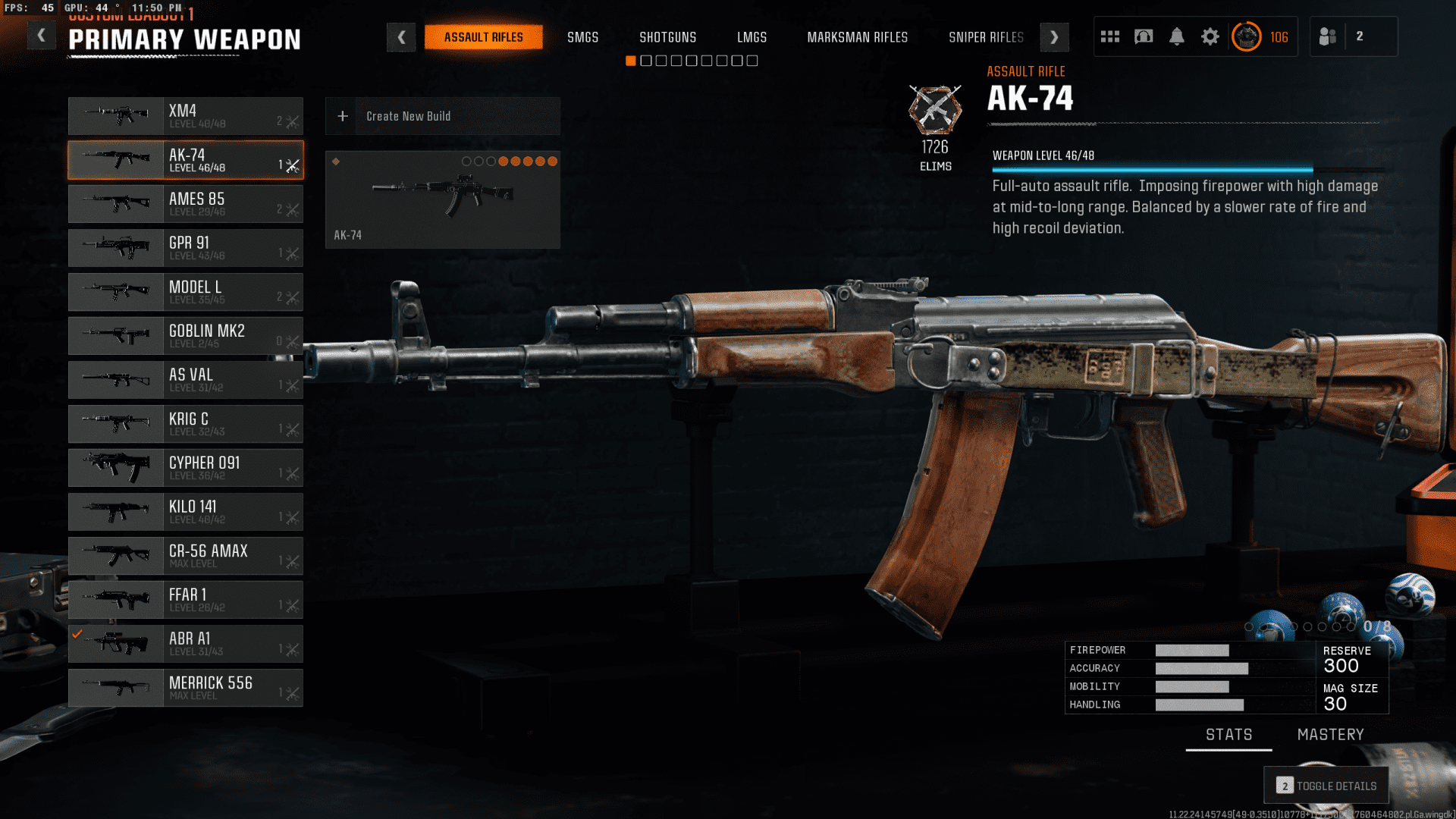
Task: Open the Shotguns weapon category
Action: click(667, 37)
